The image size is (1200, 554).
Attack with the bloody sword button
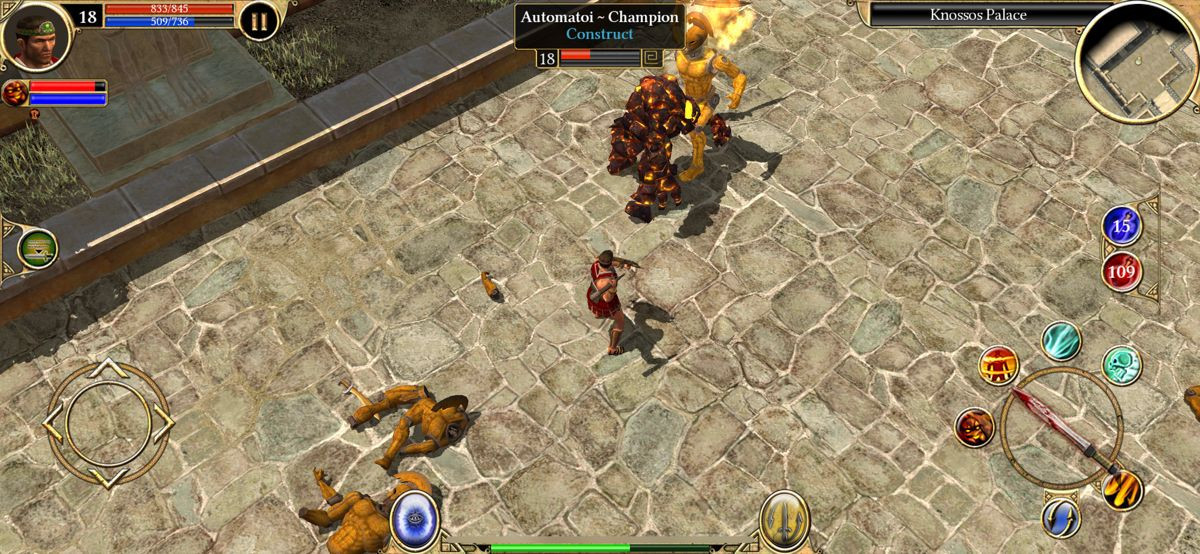[1061, 429]
